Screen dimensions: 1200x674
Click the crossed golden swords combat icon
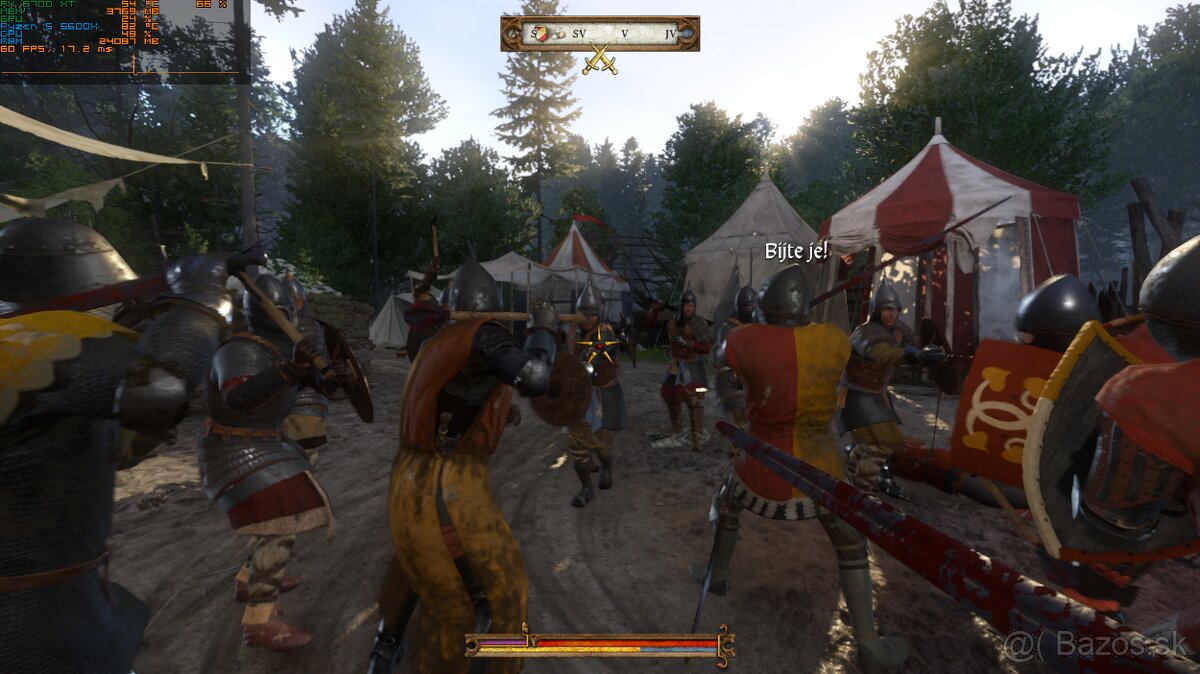(600, 60)
